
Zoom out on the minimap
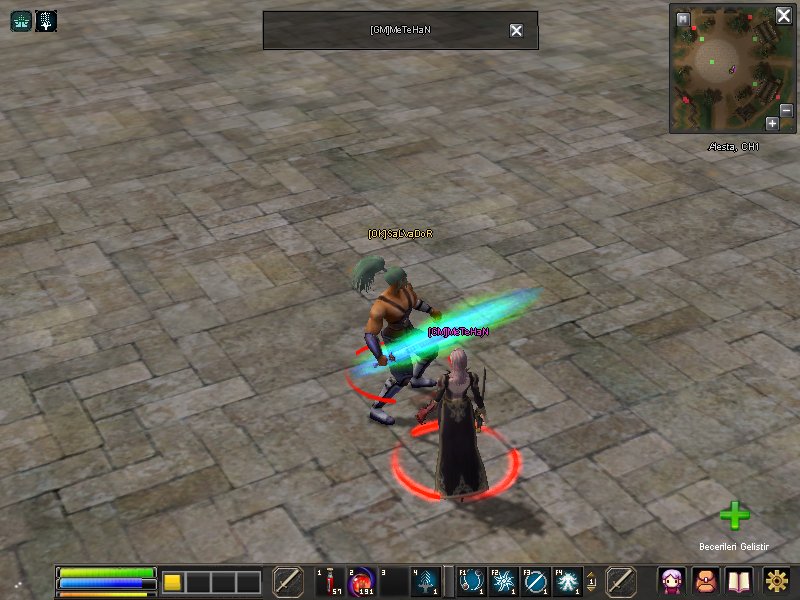[x=786, y=110]
